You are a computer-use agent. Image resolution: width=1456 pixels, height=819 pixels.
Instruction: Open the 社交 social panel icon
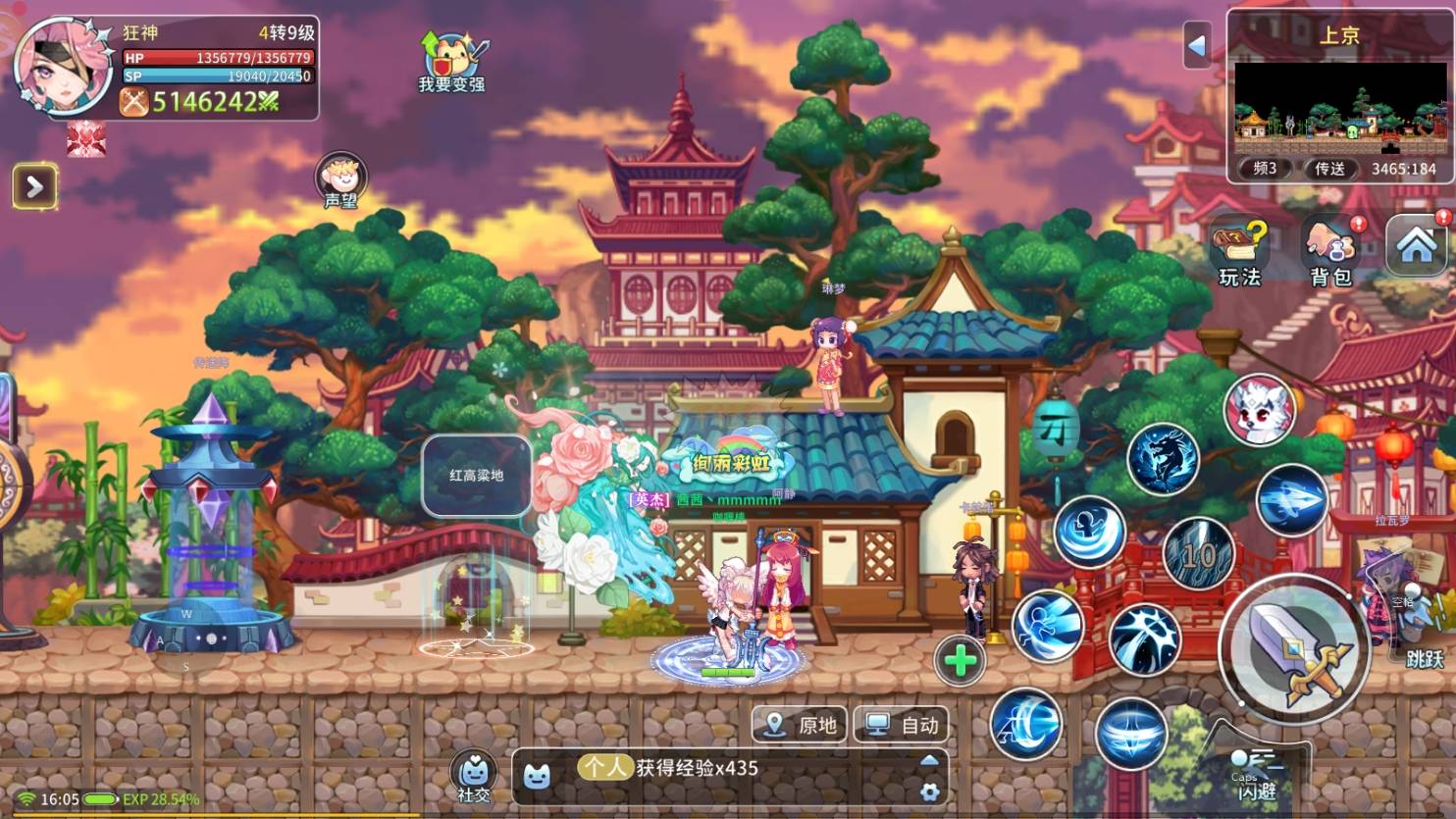click(x=472, y=774)
